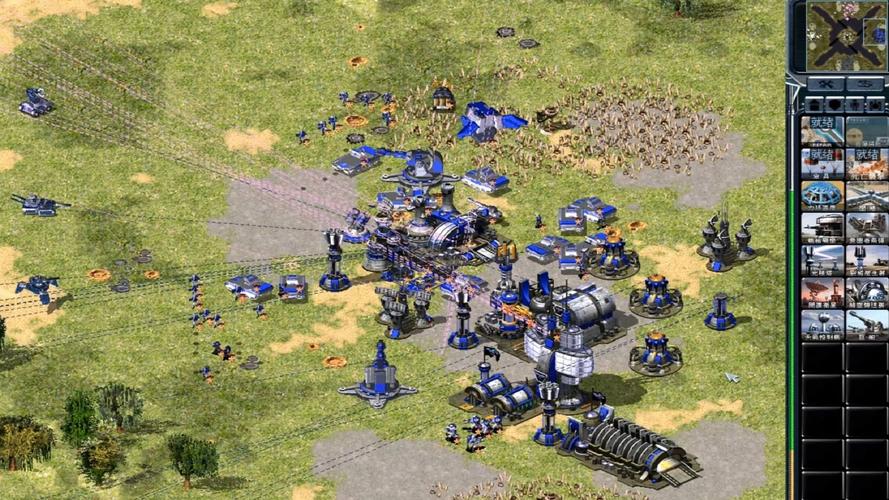Activate the wrench repair button
Viewport: 889px width, 500px height.
[825, 84]
